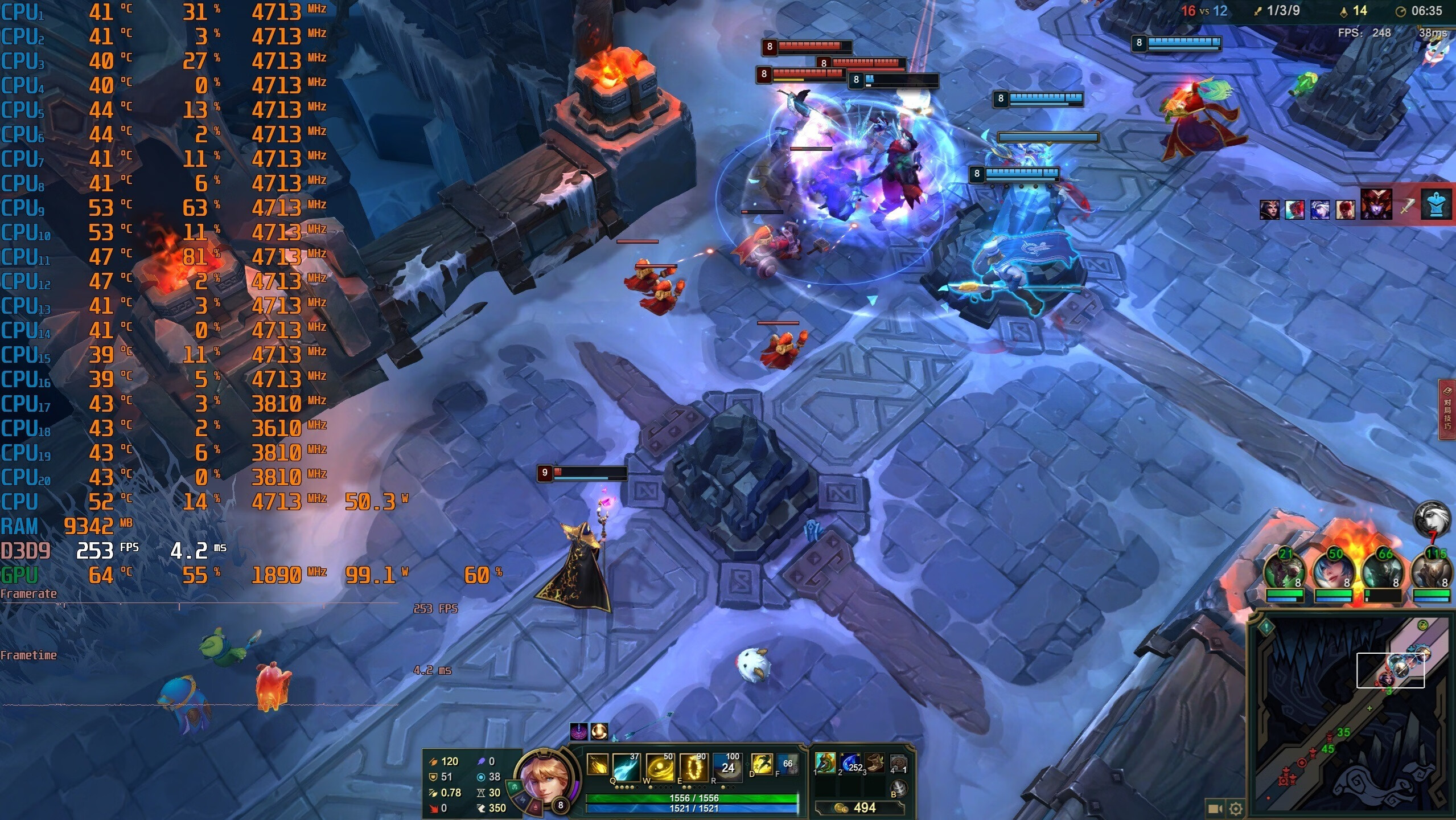Use the item in inventory slot 1
The image size is (1456, 820).
[825, 762]
